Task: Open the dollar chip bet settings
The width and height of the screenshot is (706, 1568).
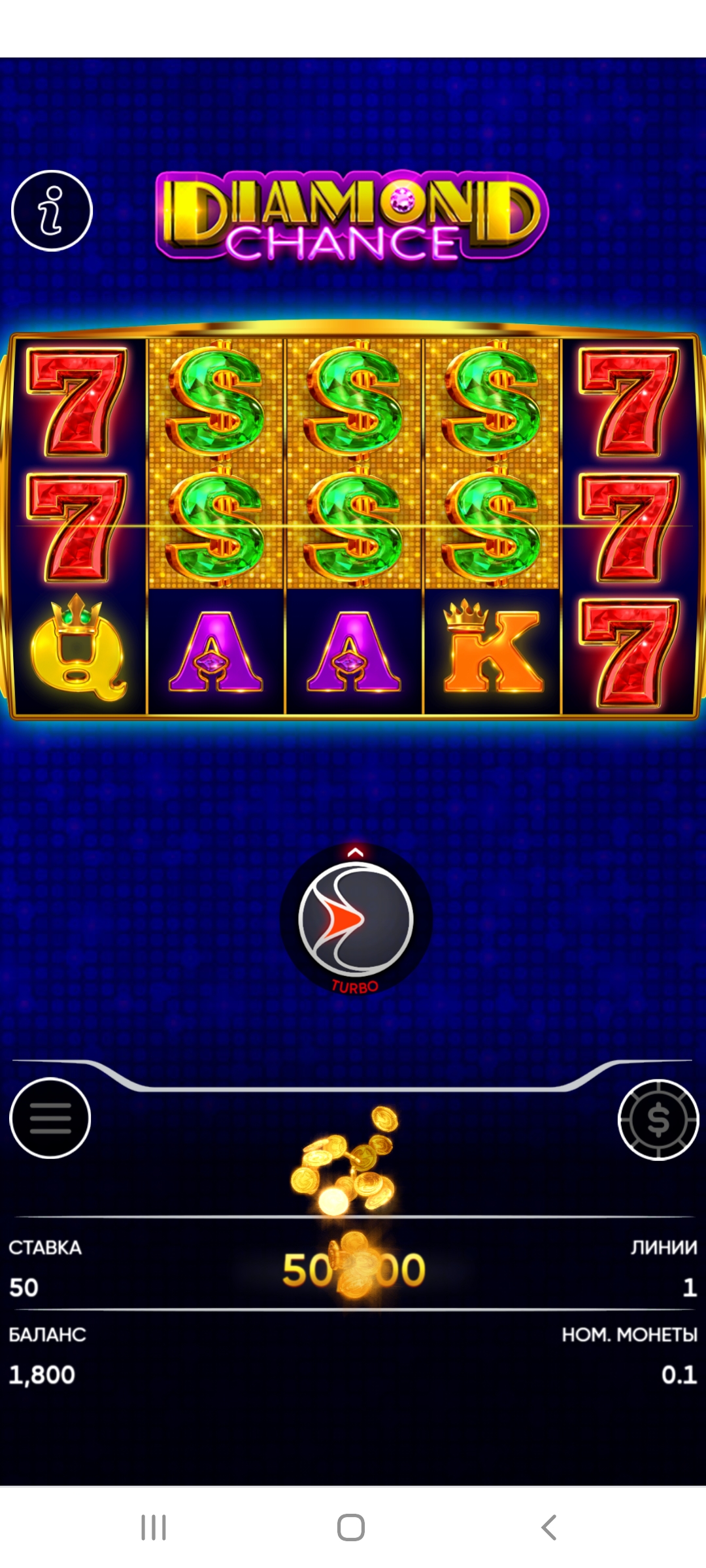Action: [x=658, y=1120]
